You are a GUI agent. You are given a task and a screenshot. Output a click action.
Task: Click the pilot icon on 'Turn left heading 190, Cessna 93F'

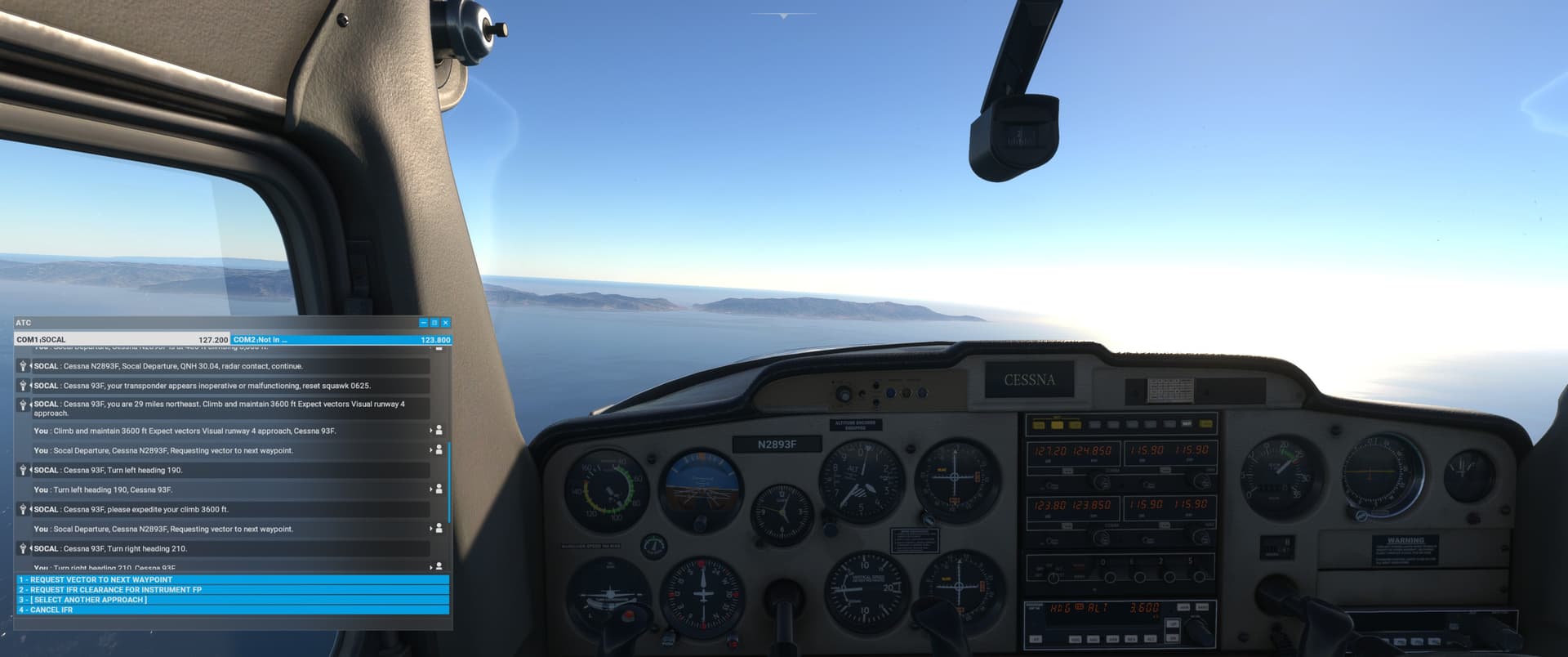coord(439,489)
